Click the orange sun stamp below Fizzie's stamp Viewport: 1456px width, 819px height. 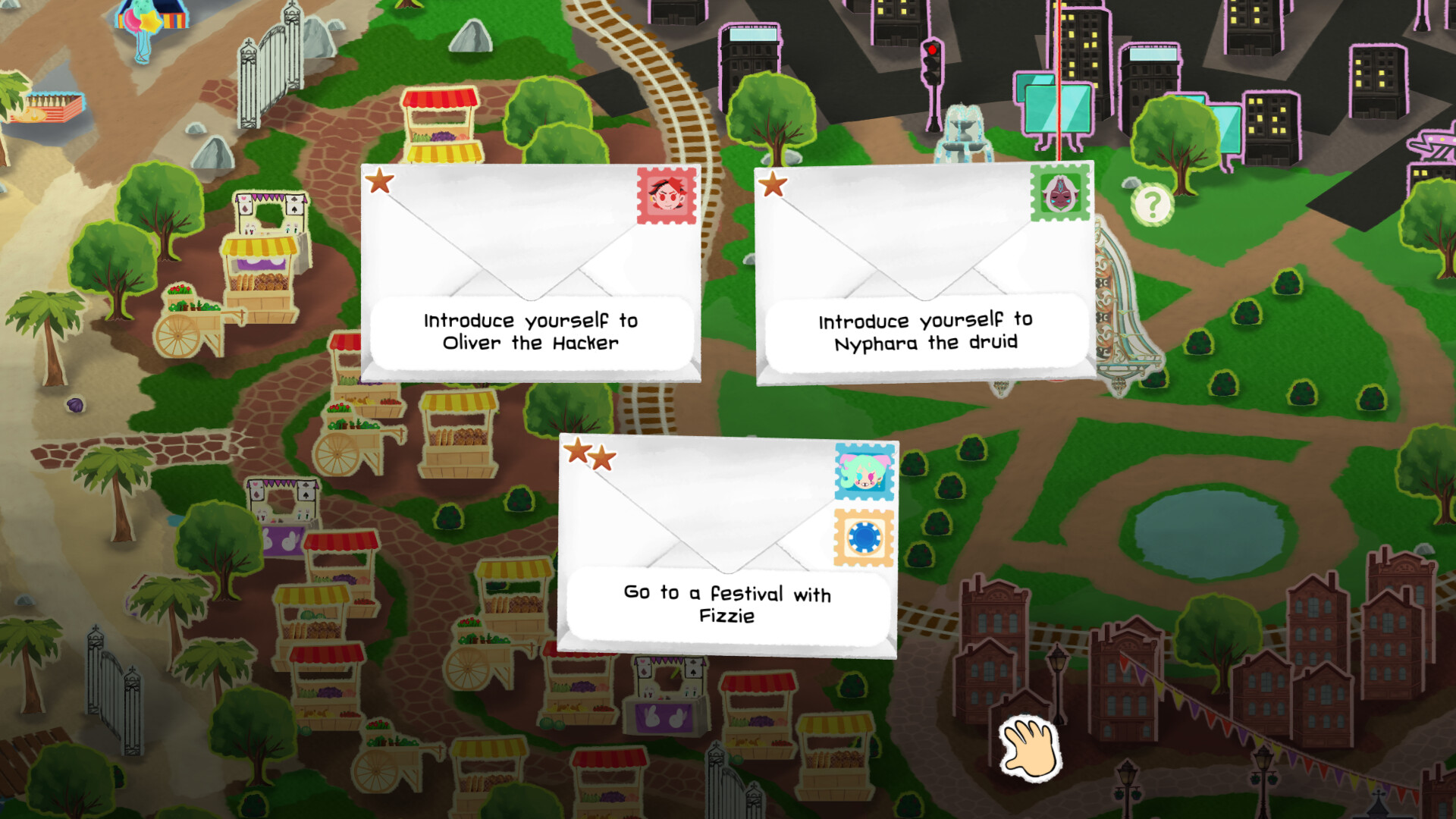(864, 538)
